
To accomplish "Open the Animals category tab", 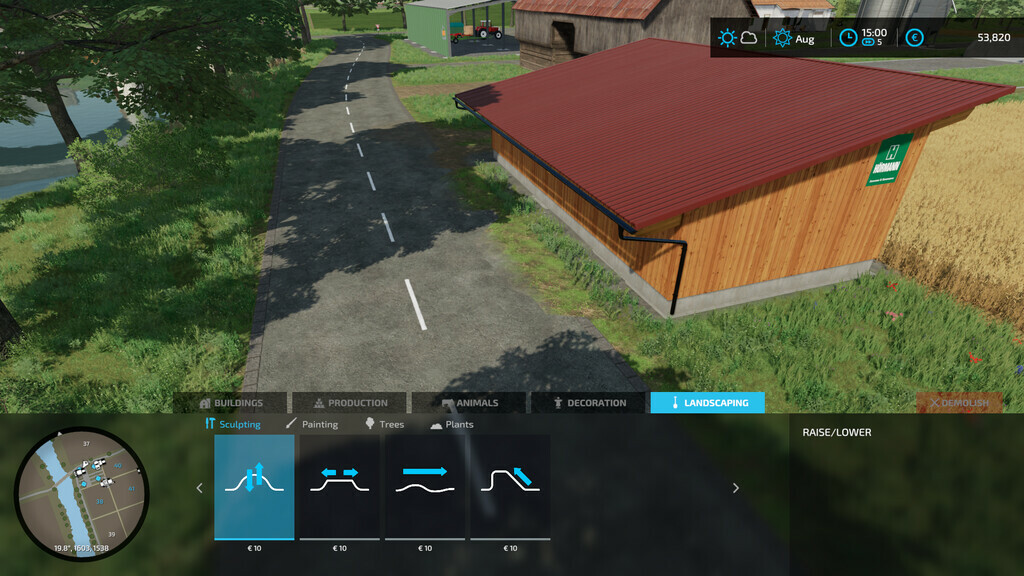I will [x=469, y=403].
